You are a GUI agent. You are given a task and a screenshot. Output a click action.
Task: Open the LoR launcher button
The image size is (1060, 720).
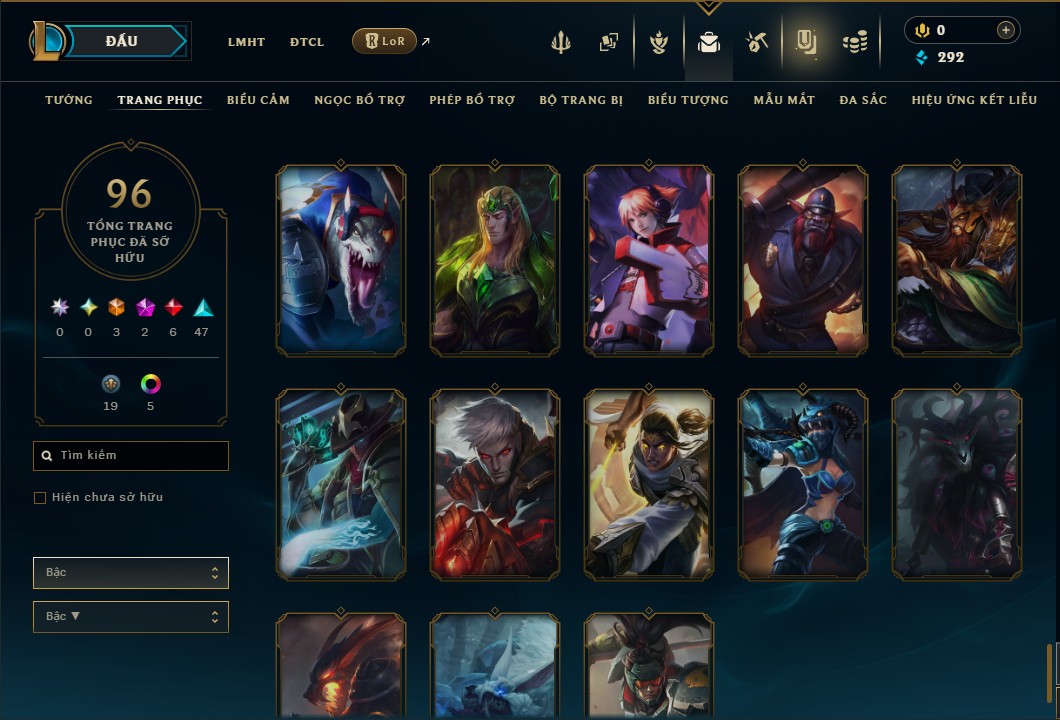coord(384,41)
